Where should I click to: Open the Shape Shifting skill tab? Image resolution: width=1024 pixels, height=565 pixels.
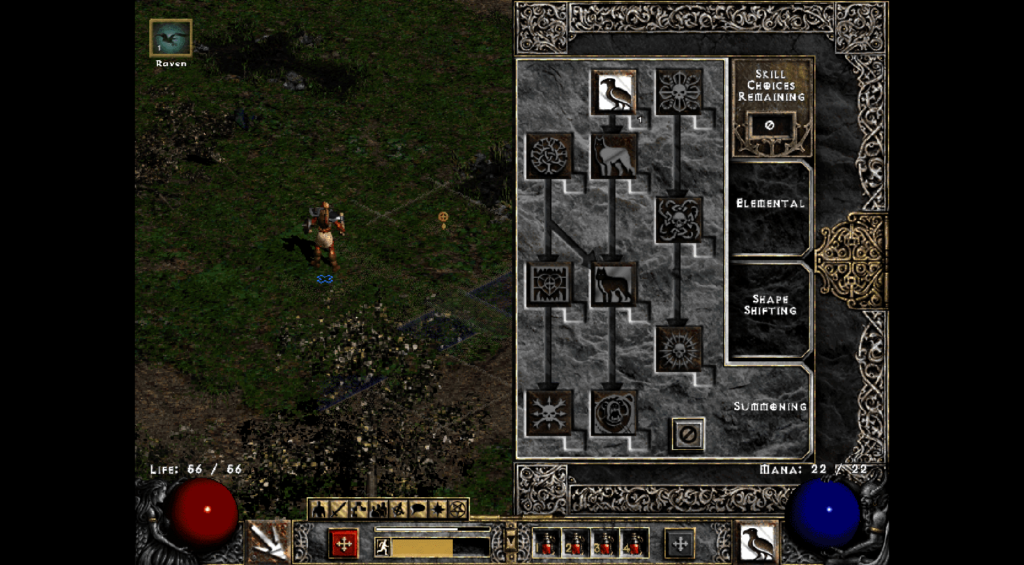coord(770,305)
